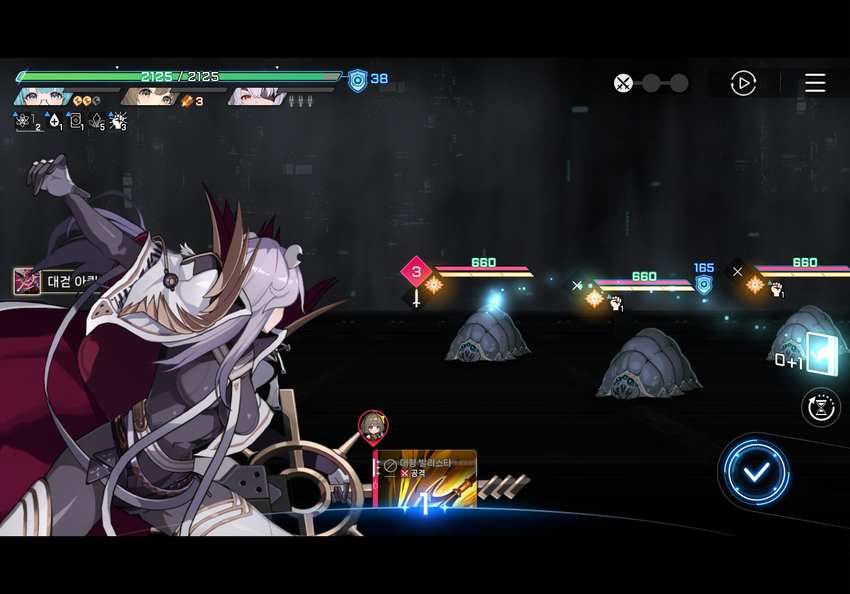The height and width of the screenshot is (594, 850).
Task: Tap the glowing card deck draw icon
Action: point(820,353)
